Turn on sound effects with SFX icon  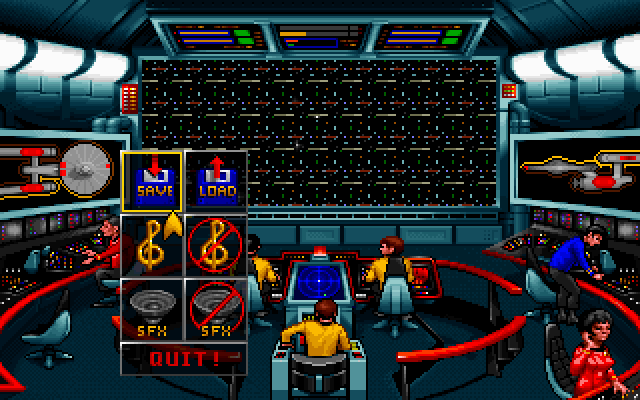pyautogui.click(x=152, y=308)
